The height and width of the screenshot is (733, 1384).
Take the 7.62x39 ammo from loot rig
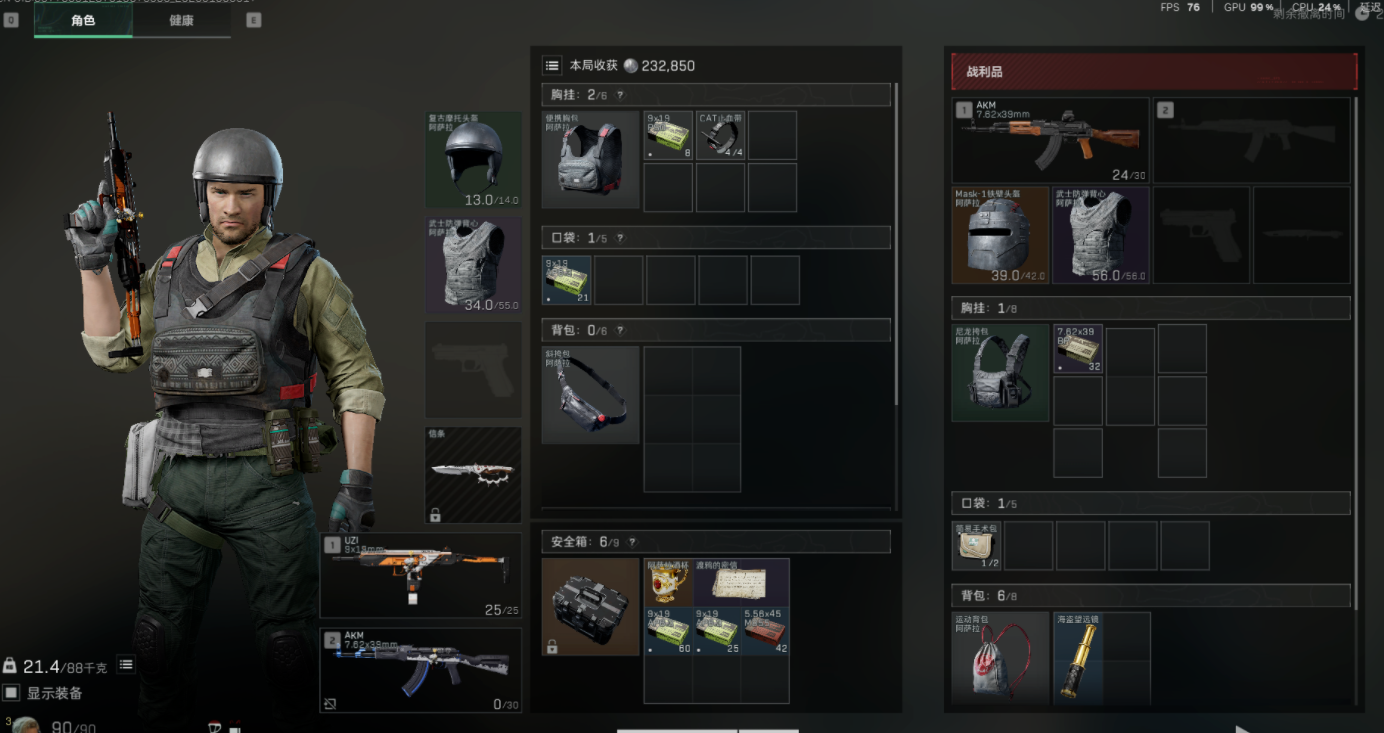click(x=1078, y=349)
